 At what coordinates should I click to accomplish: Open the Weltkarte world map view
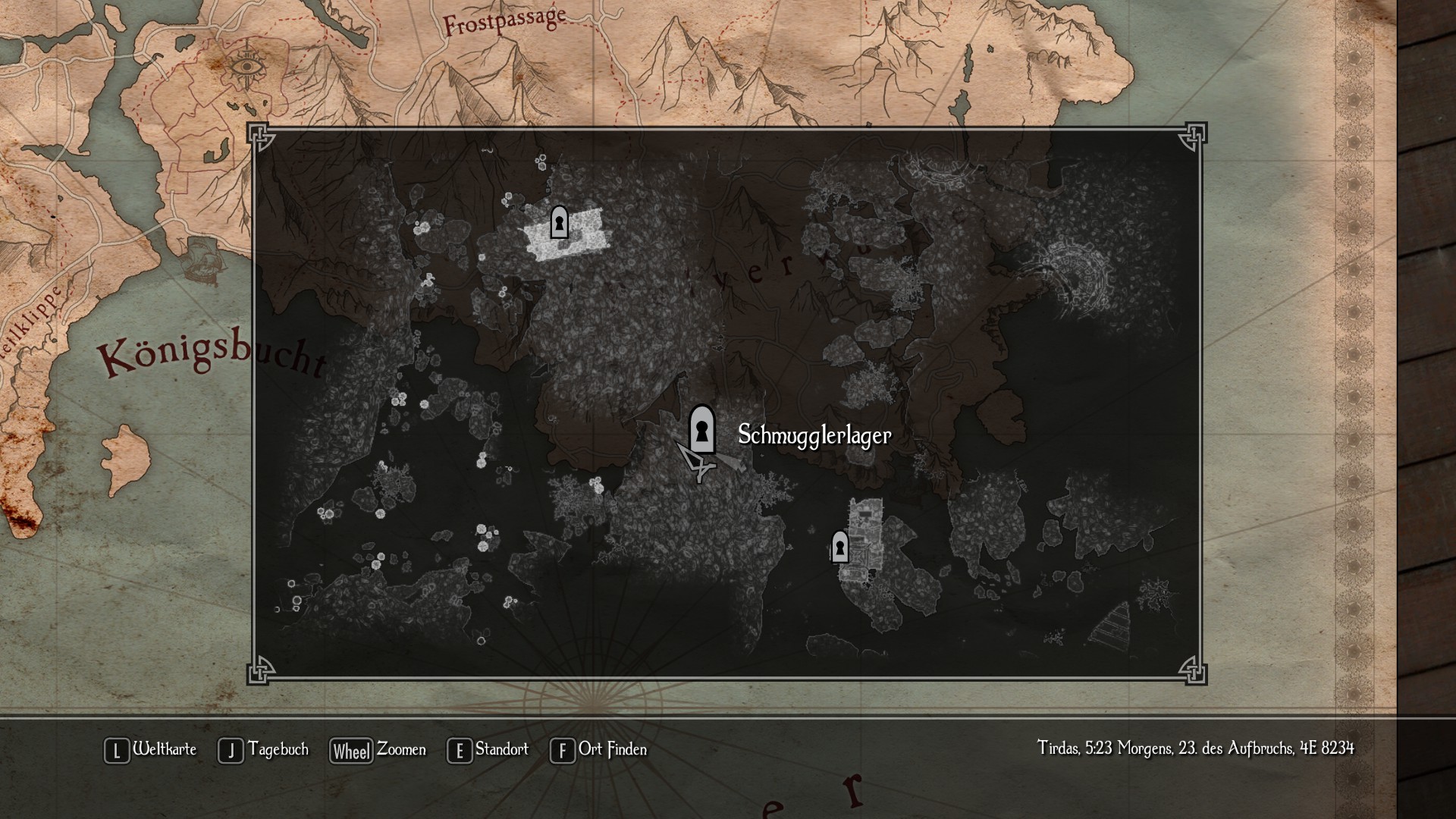click(x=150, y=750)
